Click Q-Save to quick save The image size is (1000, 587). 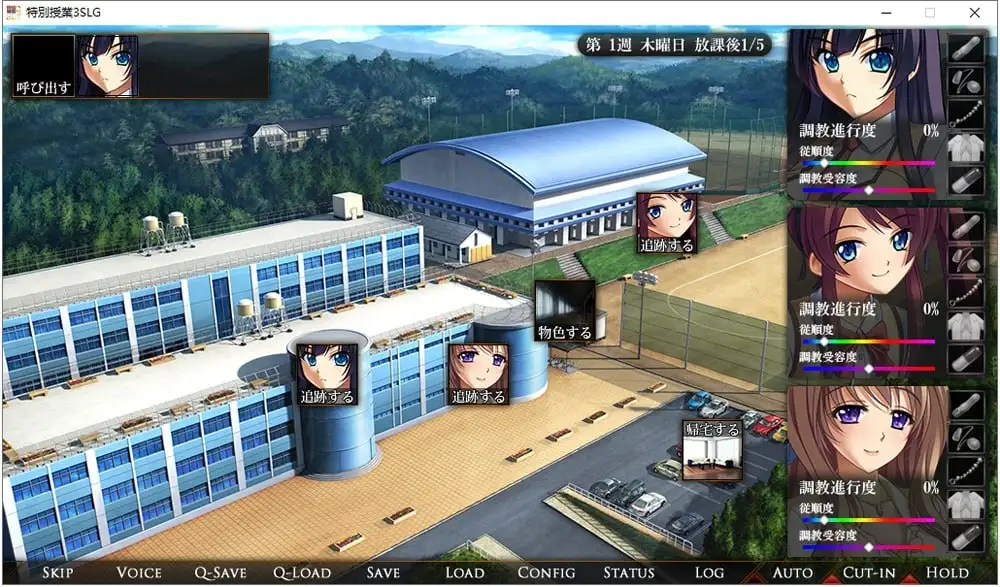point(220,573)
